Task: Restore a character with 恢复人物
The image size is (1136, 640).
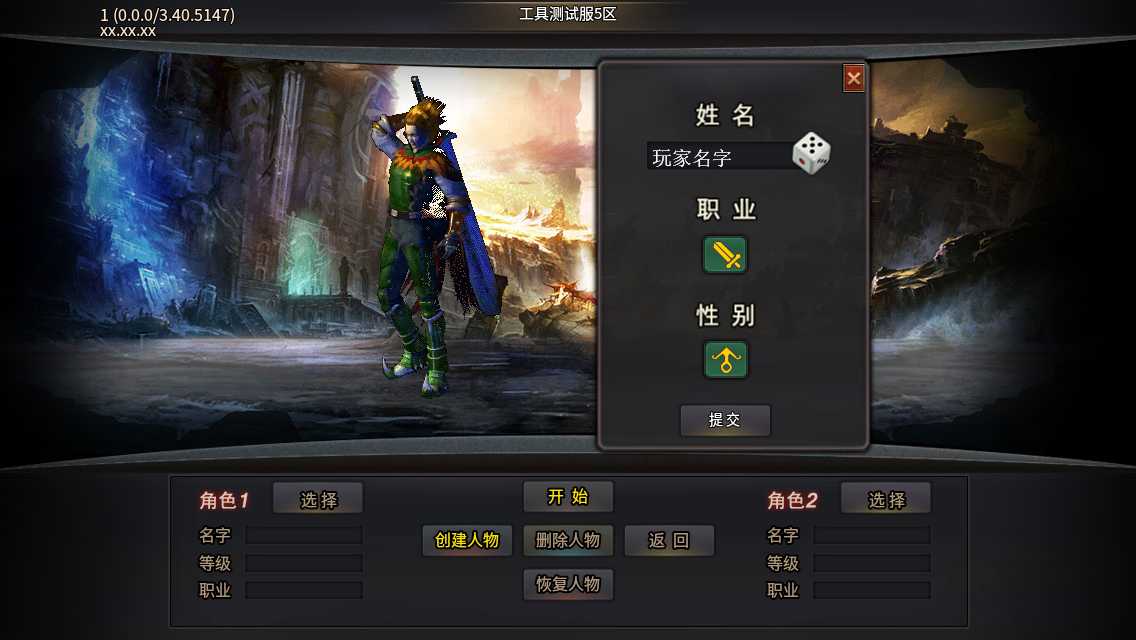Action: 568,584
